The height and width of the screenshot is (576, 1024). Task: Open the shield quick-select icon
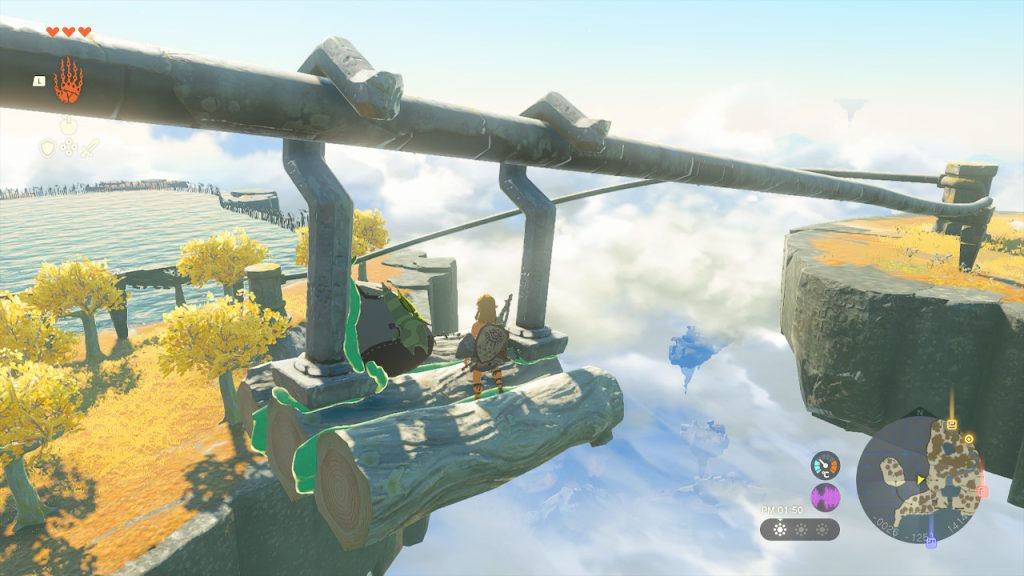click(48, 148)
